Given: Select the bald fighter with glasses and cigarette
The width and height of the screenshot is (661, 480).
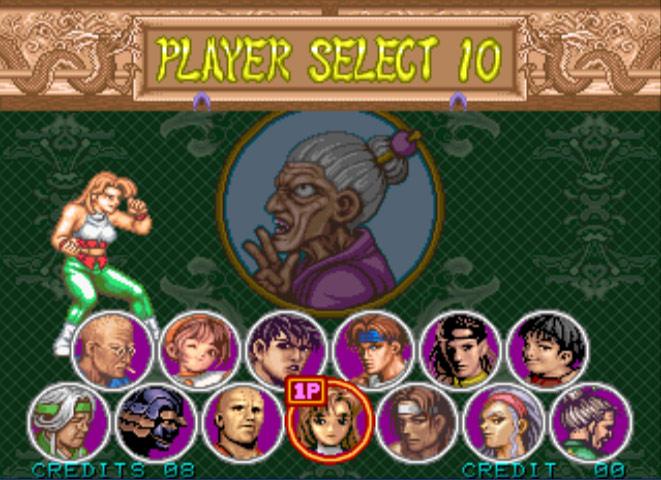Looking at the screenshot, I should pyautogui.click(x=112, y=351).
